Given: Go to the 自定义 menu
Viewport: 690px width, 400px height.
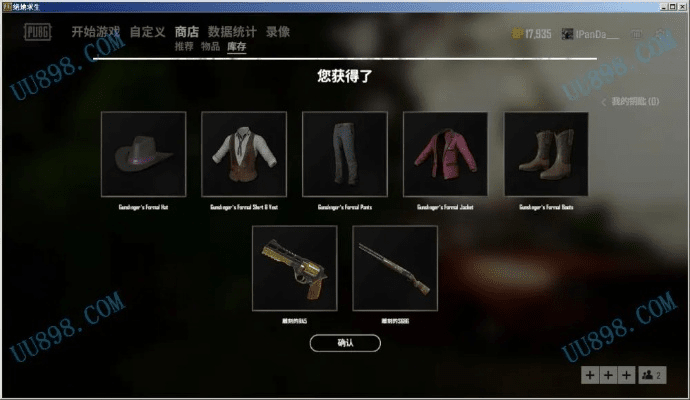Looking at the screenshot, I should click(x=147, y=32).
